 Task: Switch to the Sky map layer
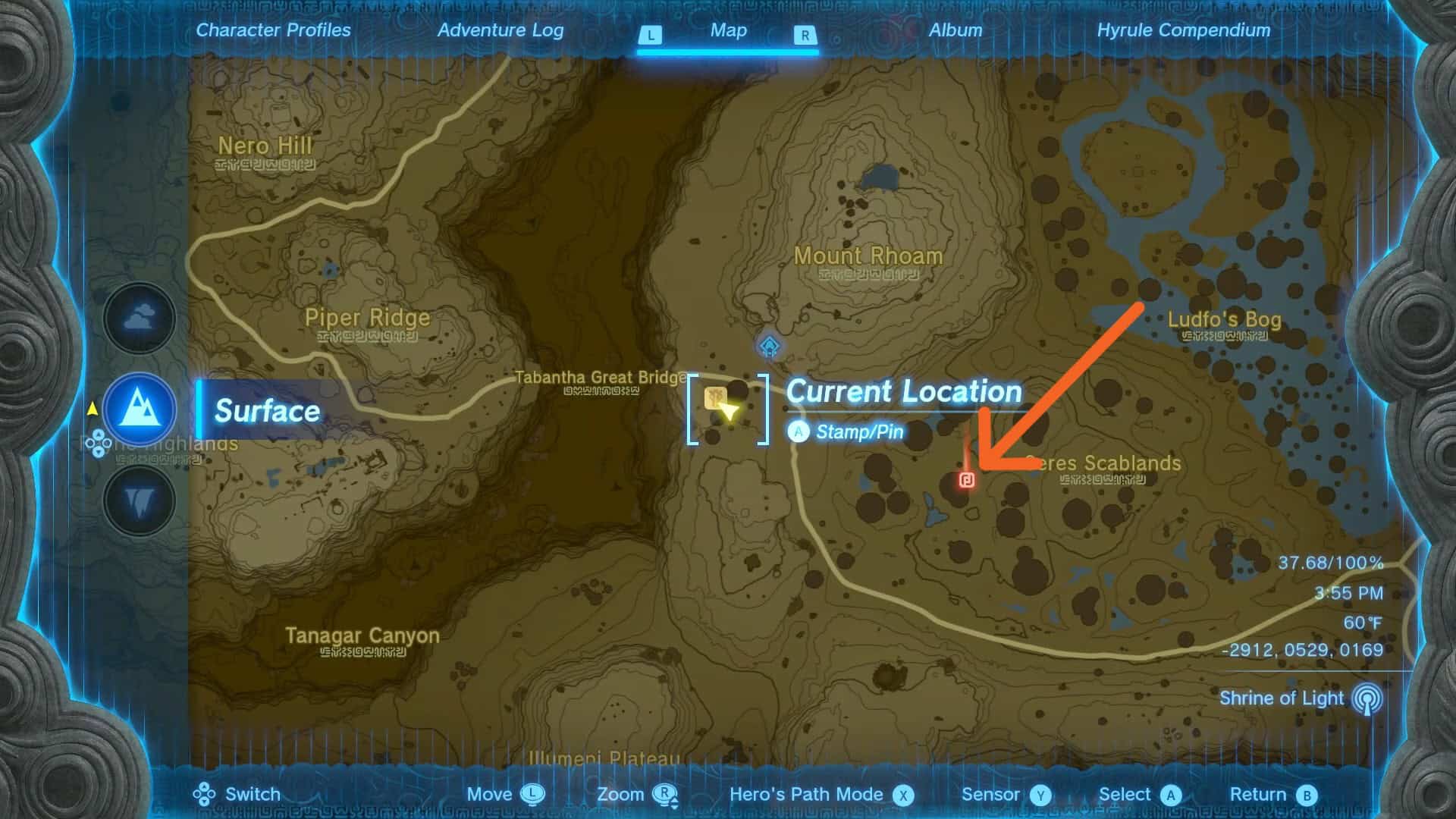(140, 318)
